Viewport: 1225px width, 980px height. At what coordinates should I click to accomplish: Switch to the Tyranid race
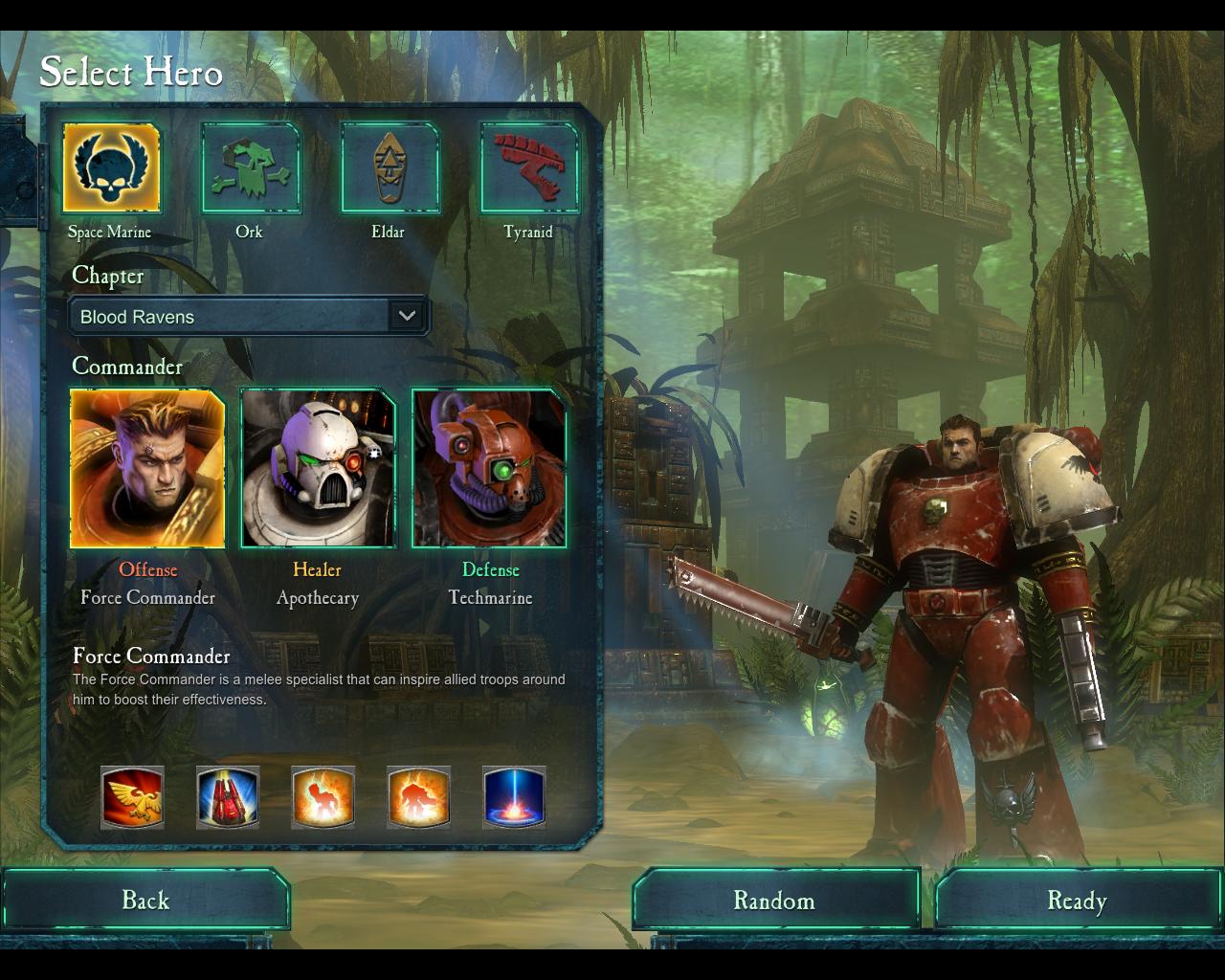click(529, 167)
